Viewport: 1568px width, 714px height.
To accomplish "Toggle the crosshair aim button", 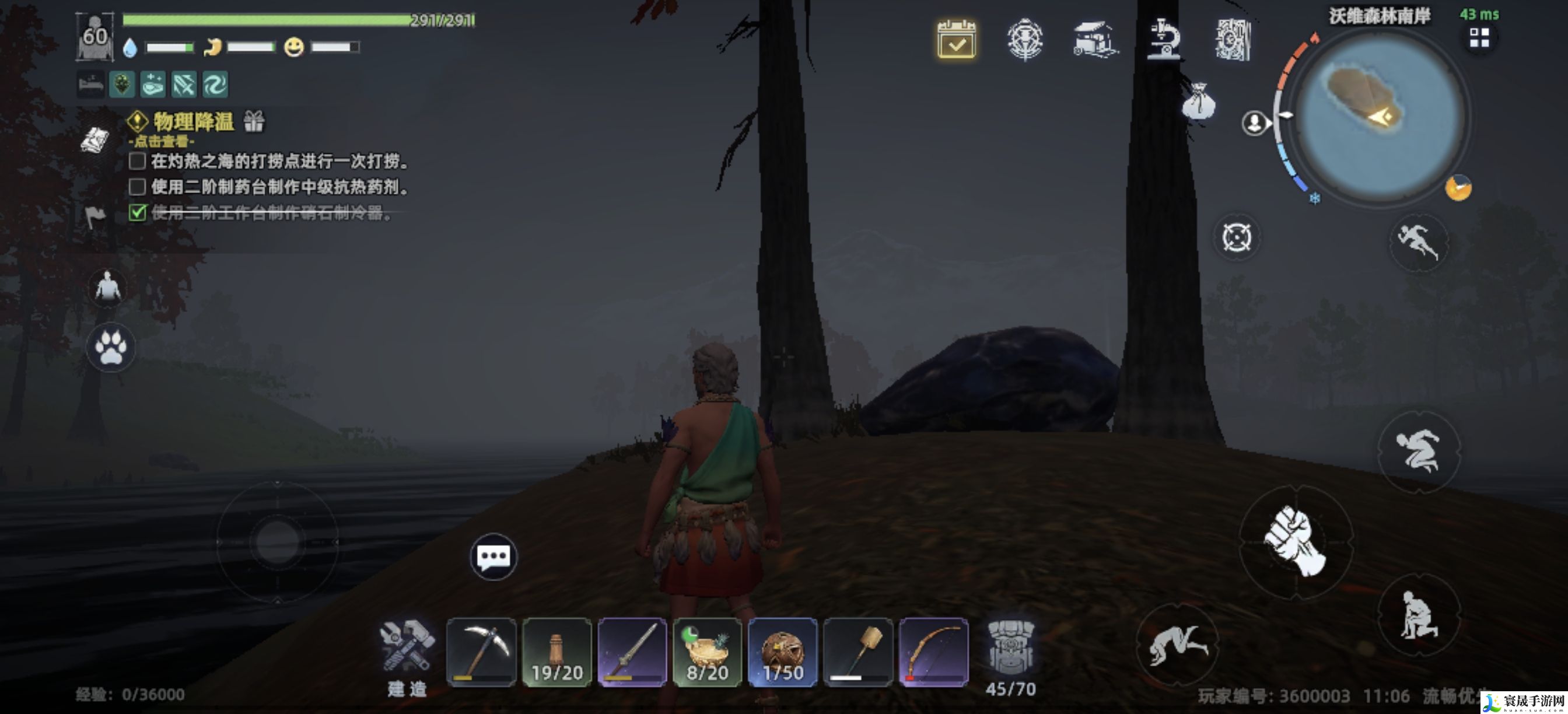I will [1236, 237].
